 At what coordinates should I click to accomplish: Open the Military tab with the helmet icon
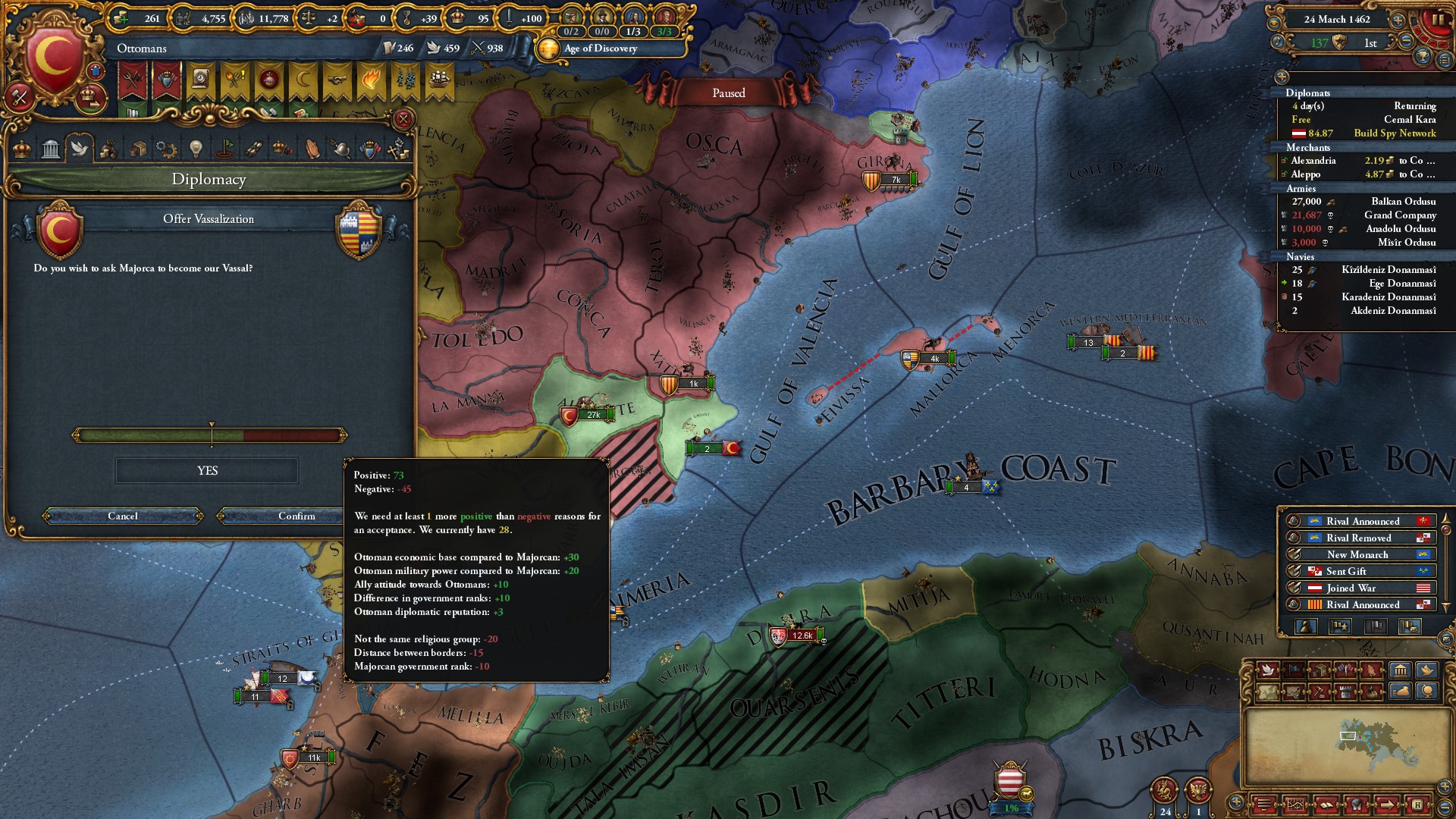coord(341,149)
